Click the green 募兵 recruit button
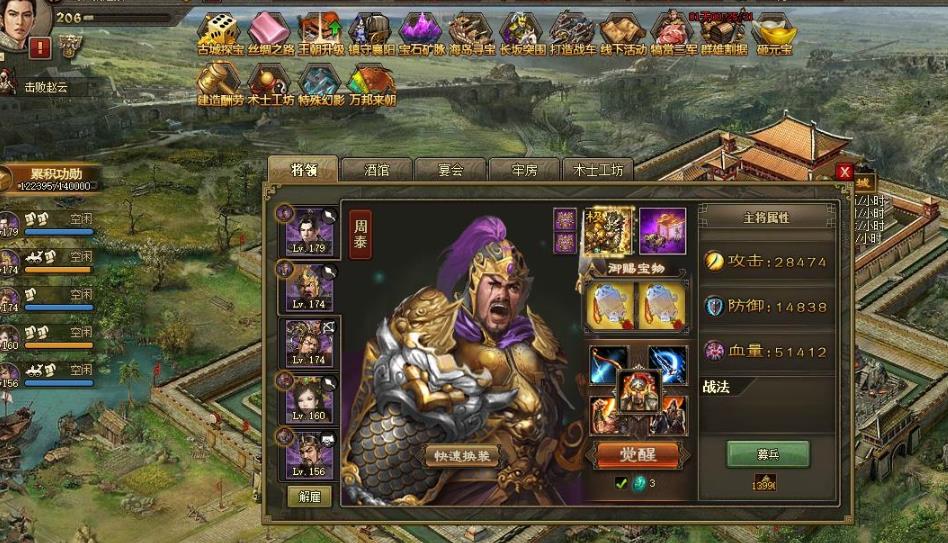Image resolution: width=948 pixels, height=543 pixels. click(767, 453)
